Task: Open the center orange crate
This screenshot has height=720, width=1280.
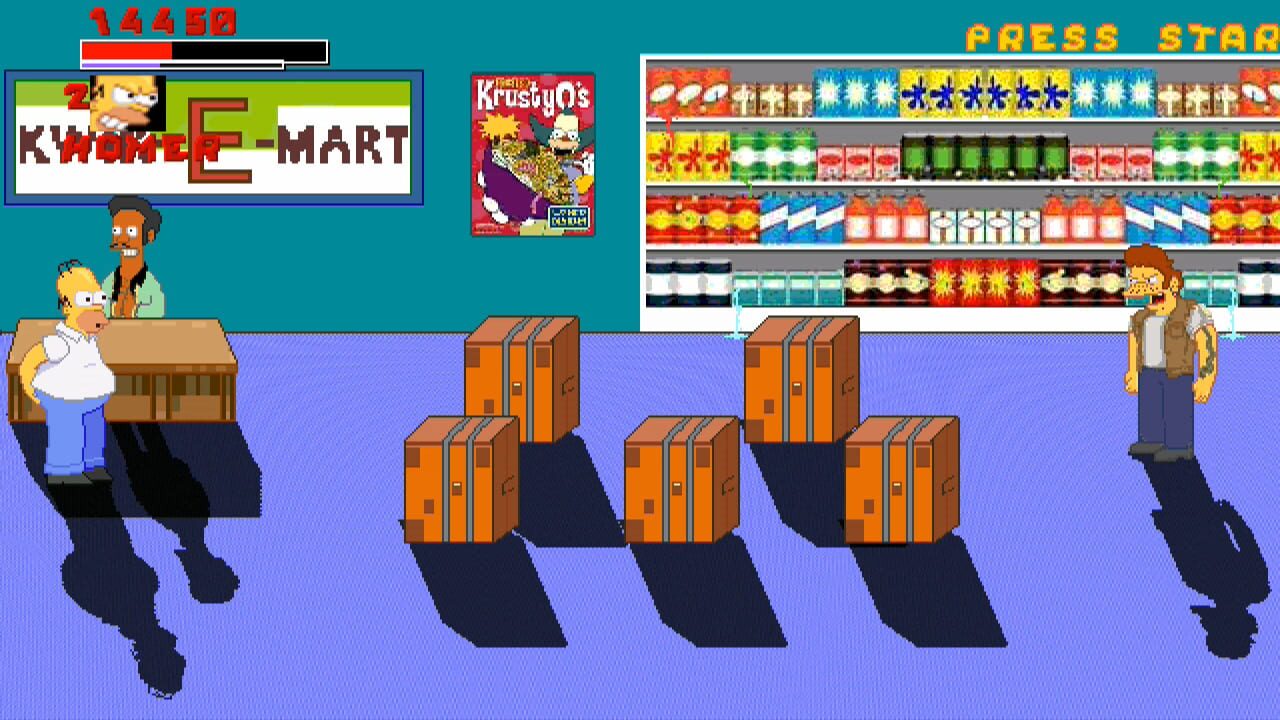Action: pos(682,480)
